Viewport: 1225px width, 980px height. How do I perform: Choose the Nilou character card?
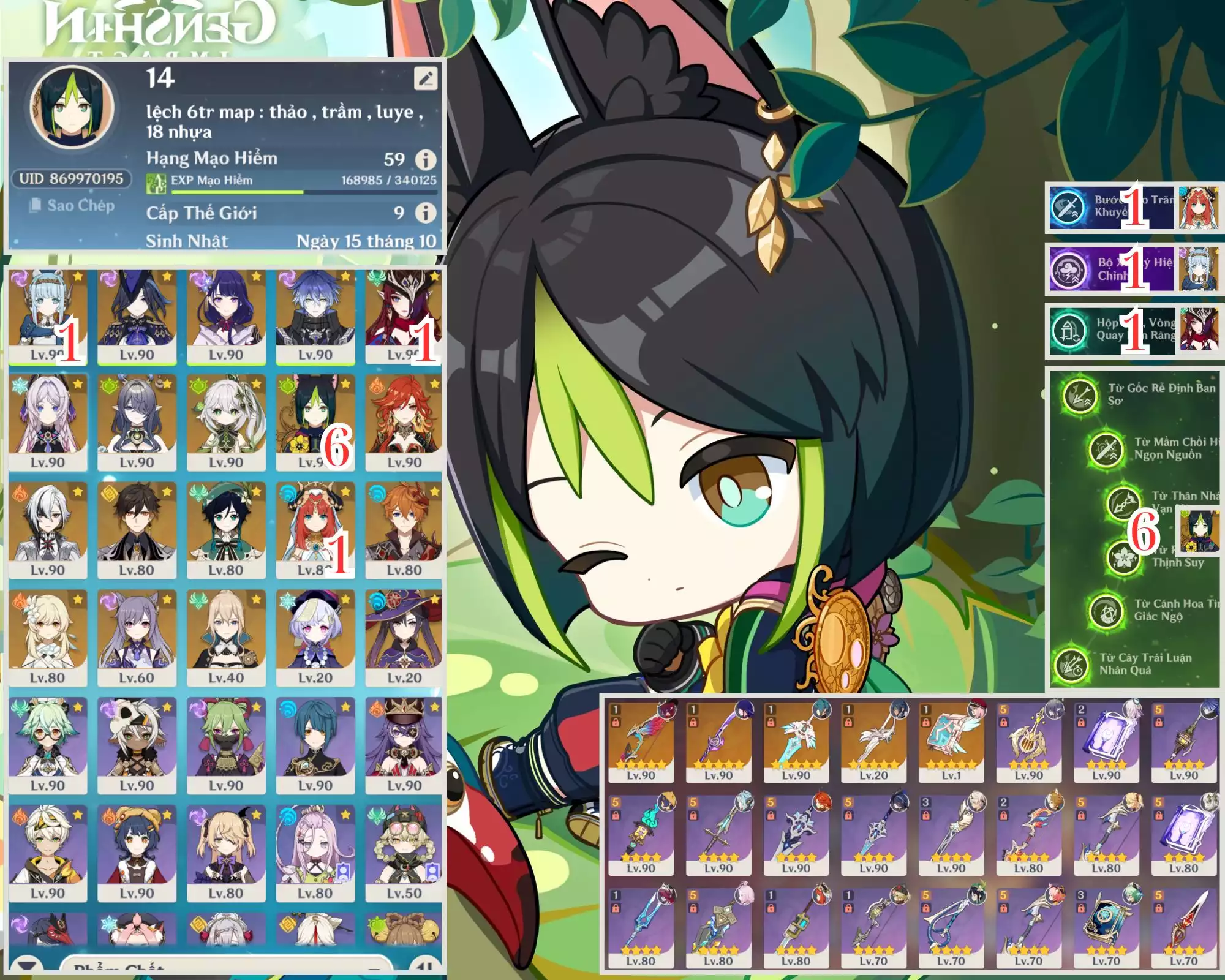(314, 530)
